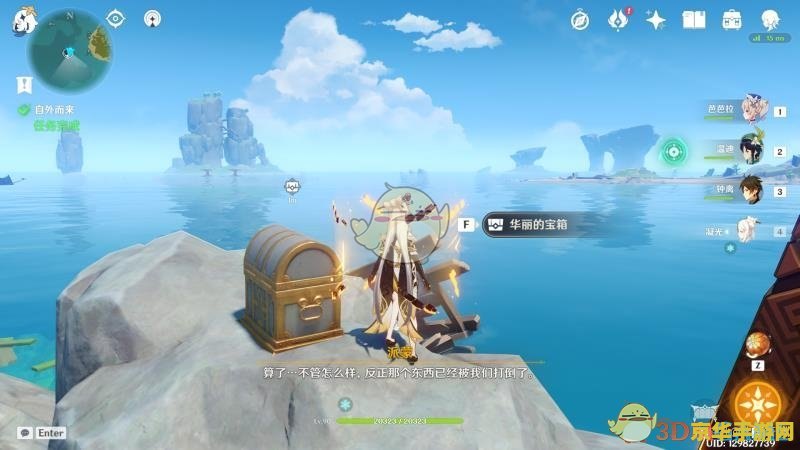Open the backpack inventory
The image size is (800, 450).
(x=732, y=19)
